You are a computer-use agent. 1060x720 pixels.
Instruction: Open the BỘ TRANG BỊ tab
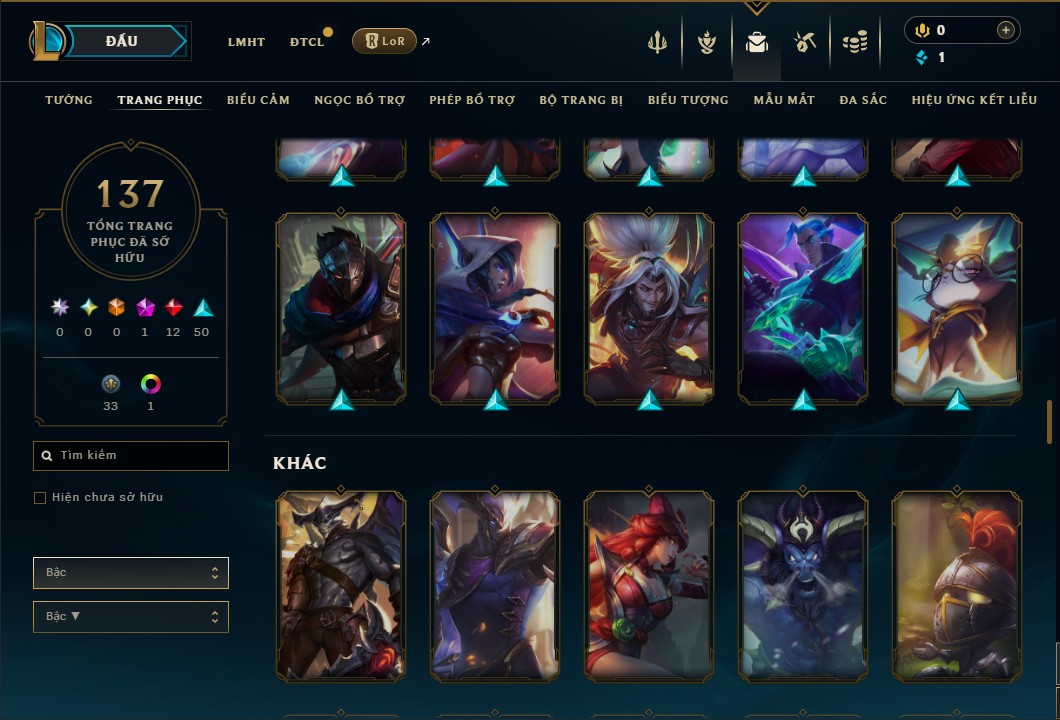(581, 100)
